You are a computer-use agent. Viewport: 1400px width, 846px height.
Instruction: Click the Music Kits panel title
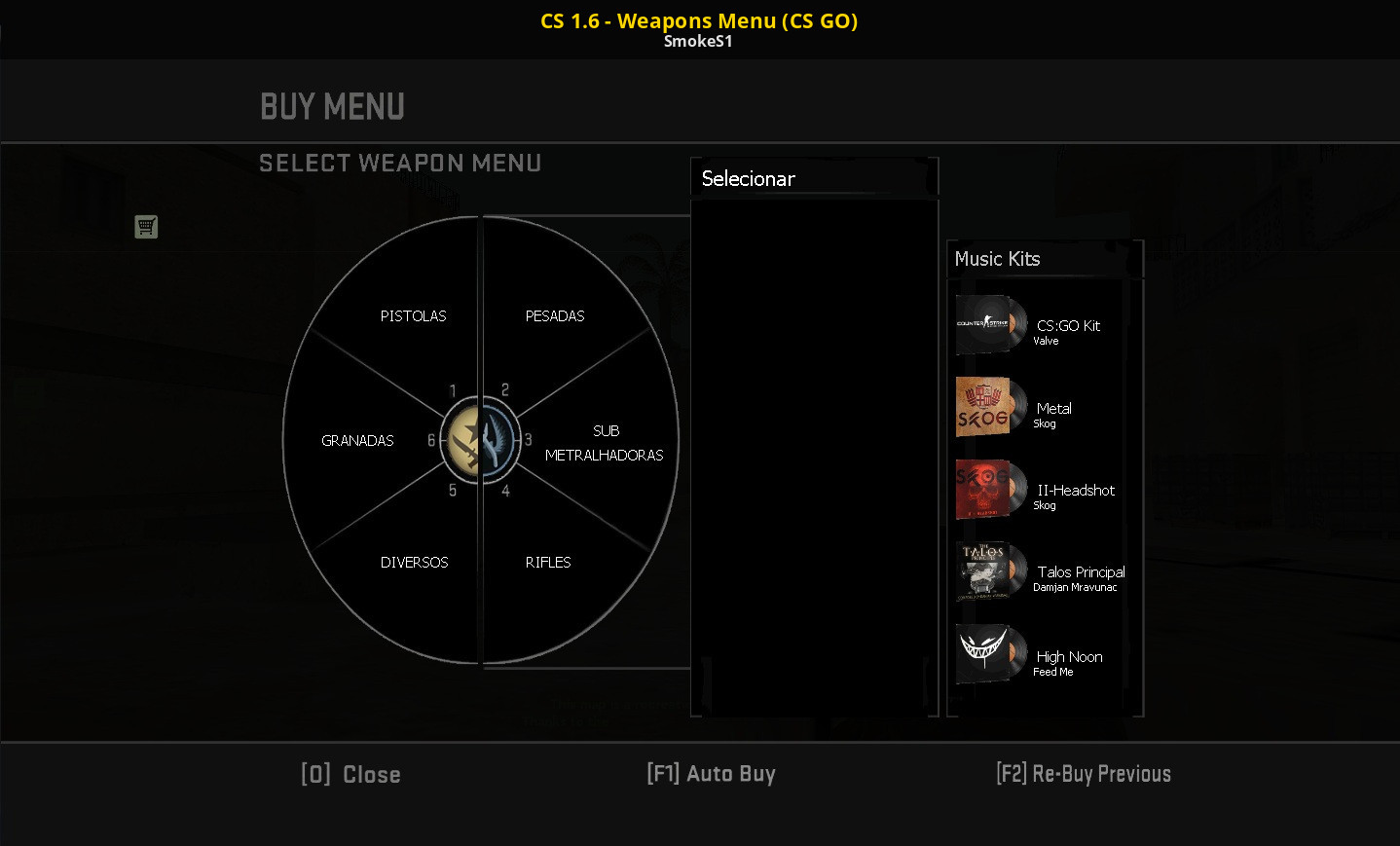pyautogui.click(x=997, y=259)
